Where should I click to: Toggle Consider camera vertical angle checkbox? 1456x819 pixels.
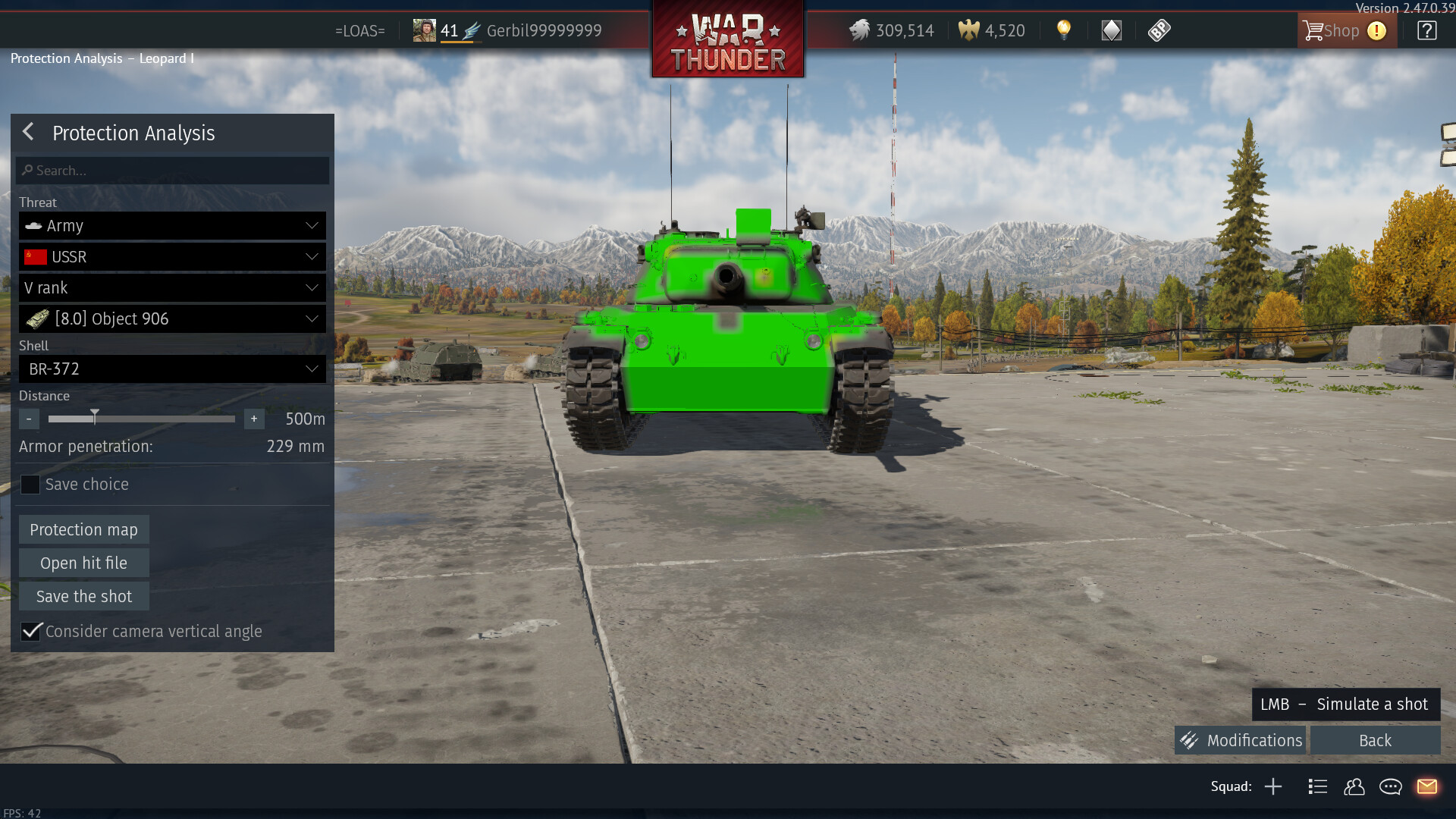coord(31,632)
